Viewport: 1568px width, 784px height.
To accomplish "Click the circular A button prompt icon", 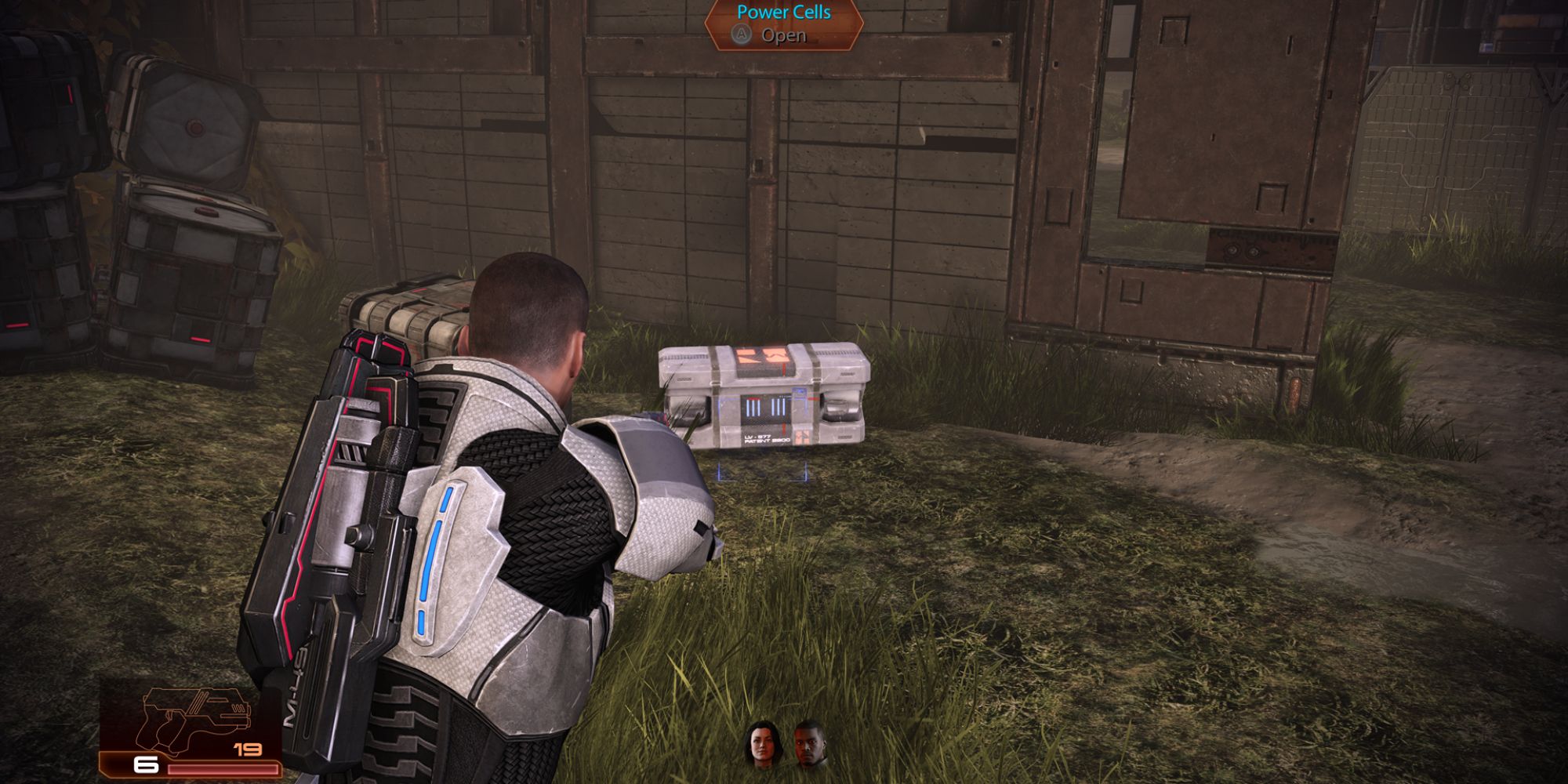I will coord(741,34).
